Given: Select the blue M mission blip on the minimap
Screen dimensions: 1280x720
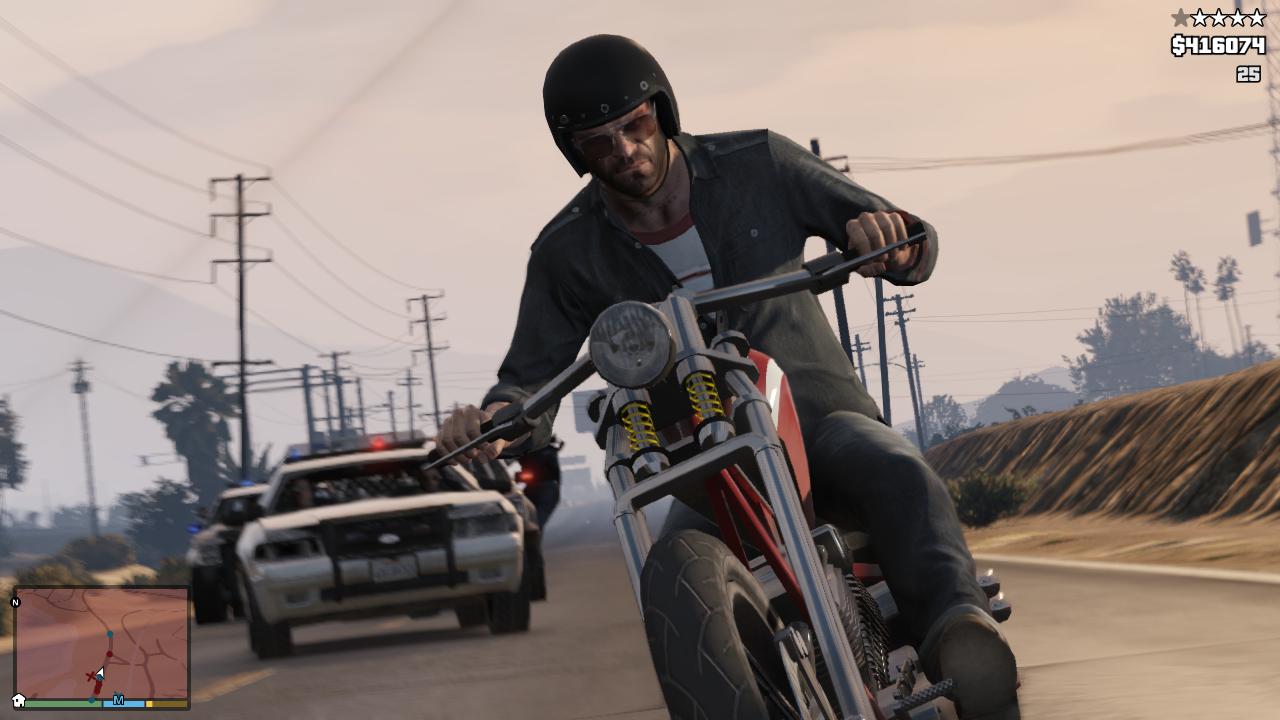Looking at the screenshot, I should 118,701.
